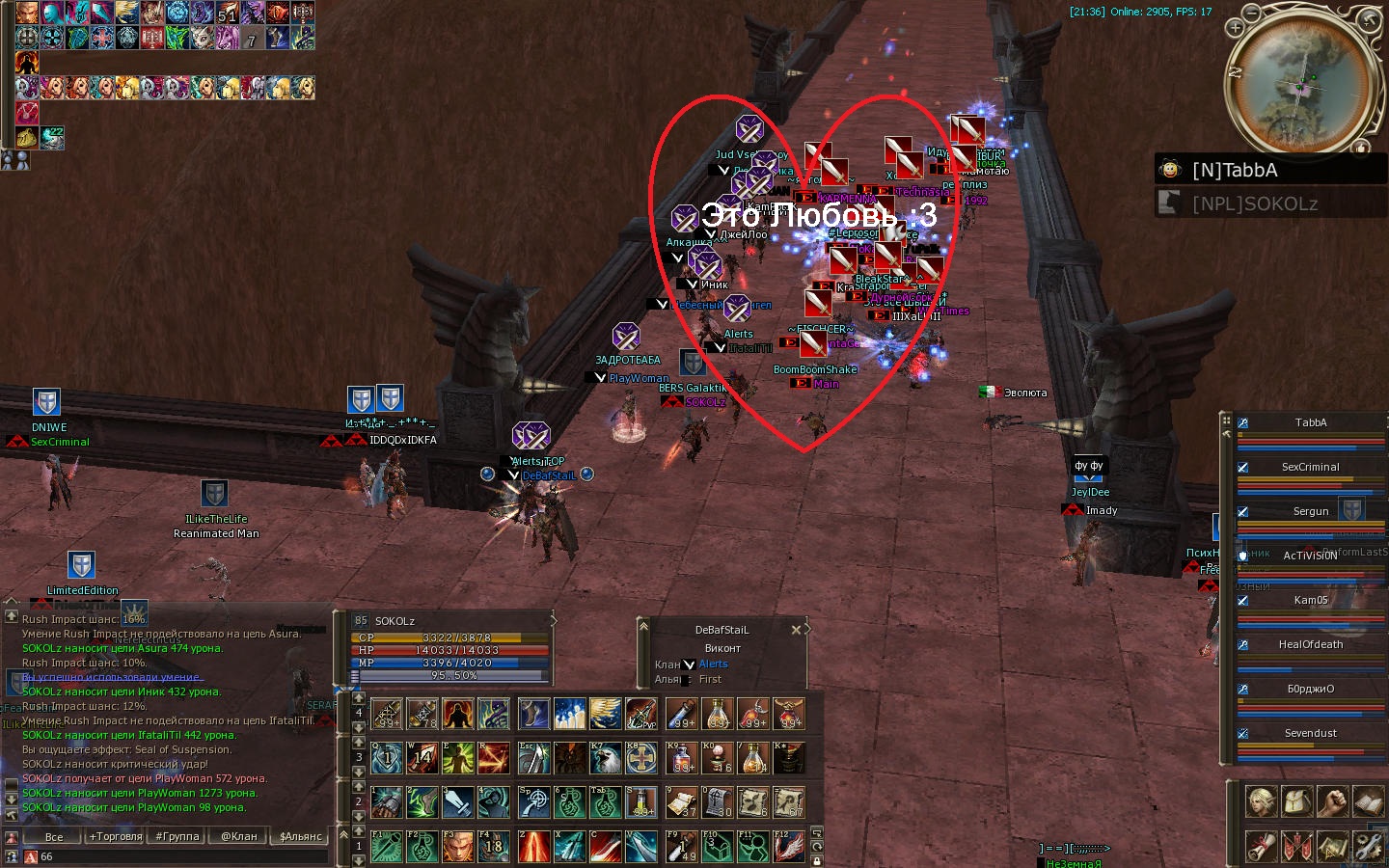Activate the F3 blond face skill
This screenshot has height=868, width=1389.
[458, 847]
